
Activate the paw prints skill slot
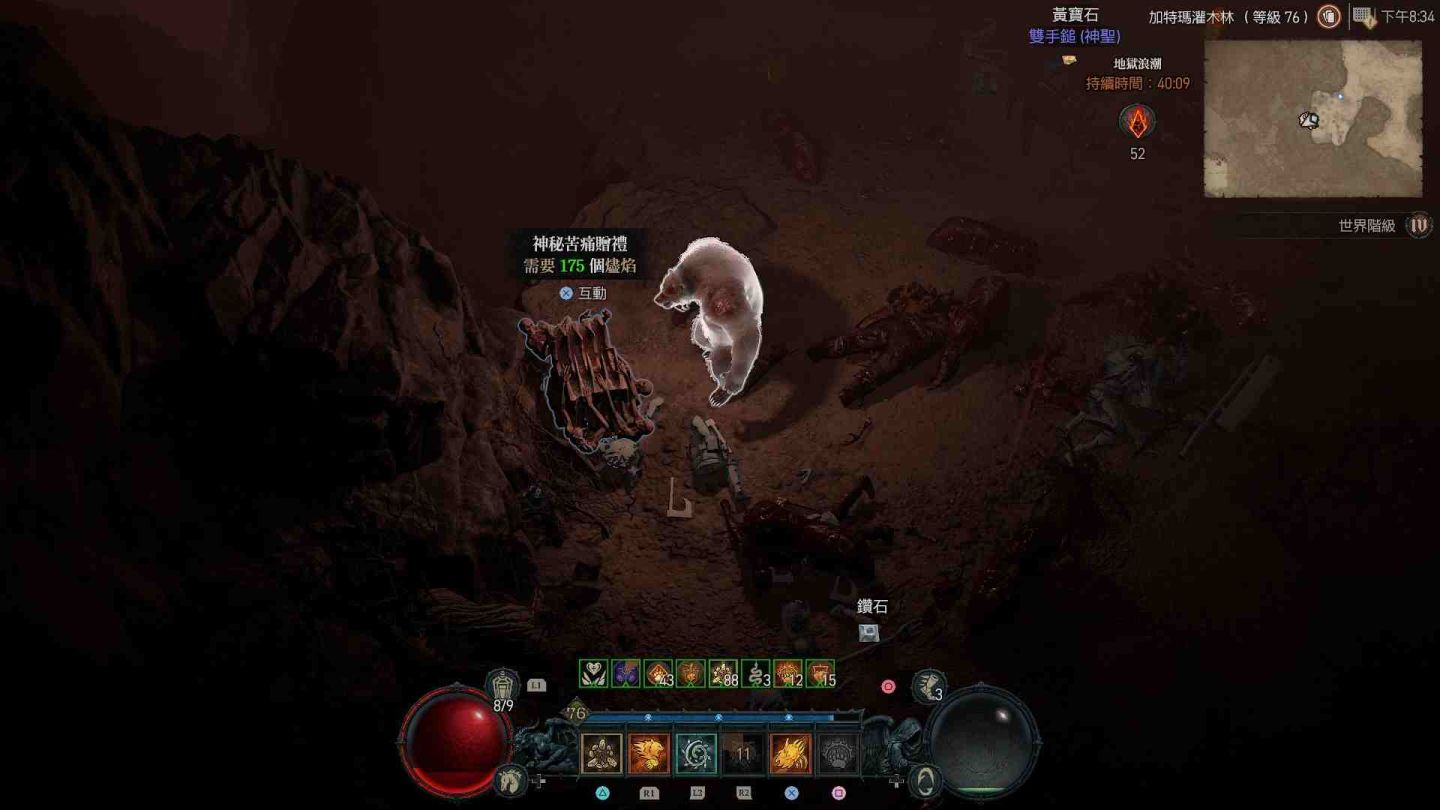click(x=602, y=754)
